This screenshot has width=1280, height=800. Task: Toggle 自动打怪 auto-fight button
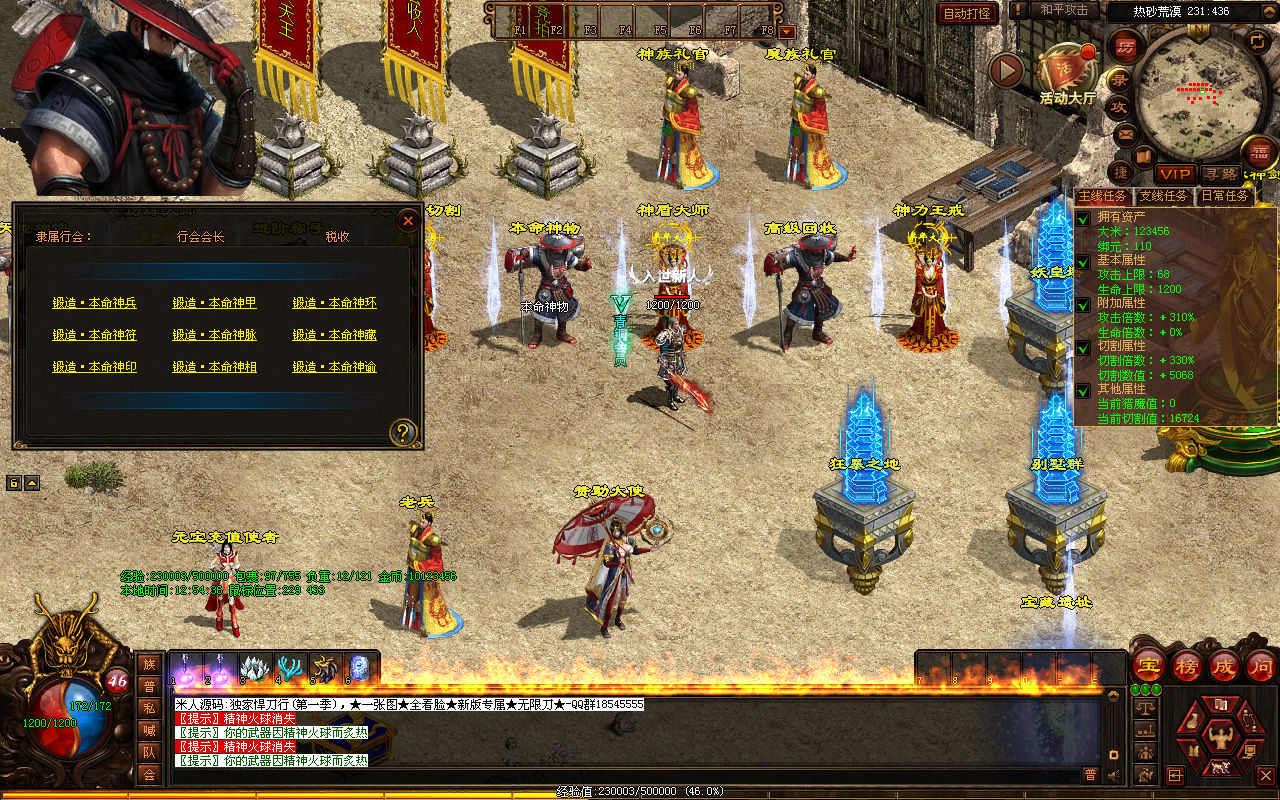pos(967,13)
